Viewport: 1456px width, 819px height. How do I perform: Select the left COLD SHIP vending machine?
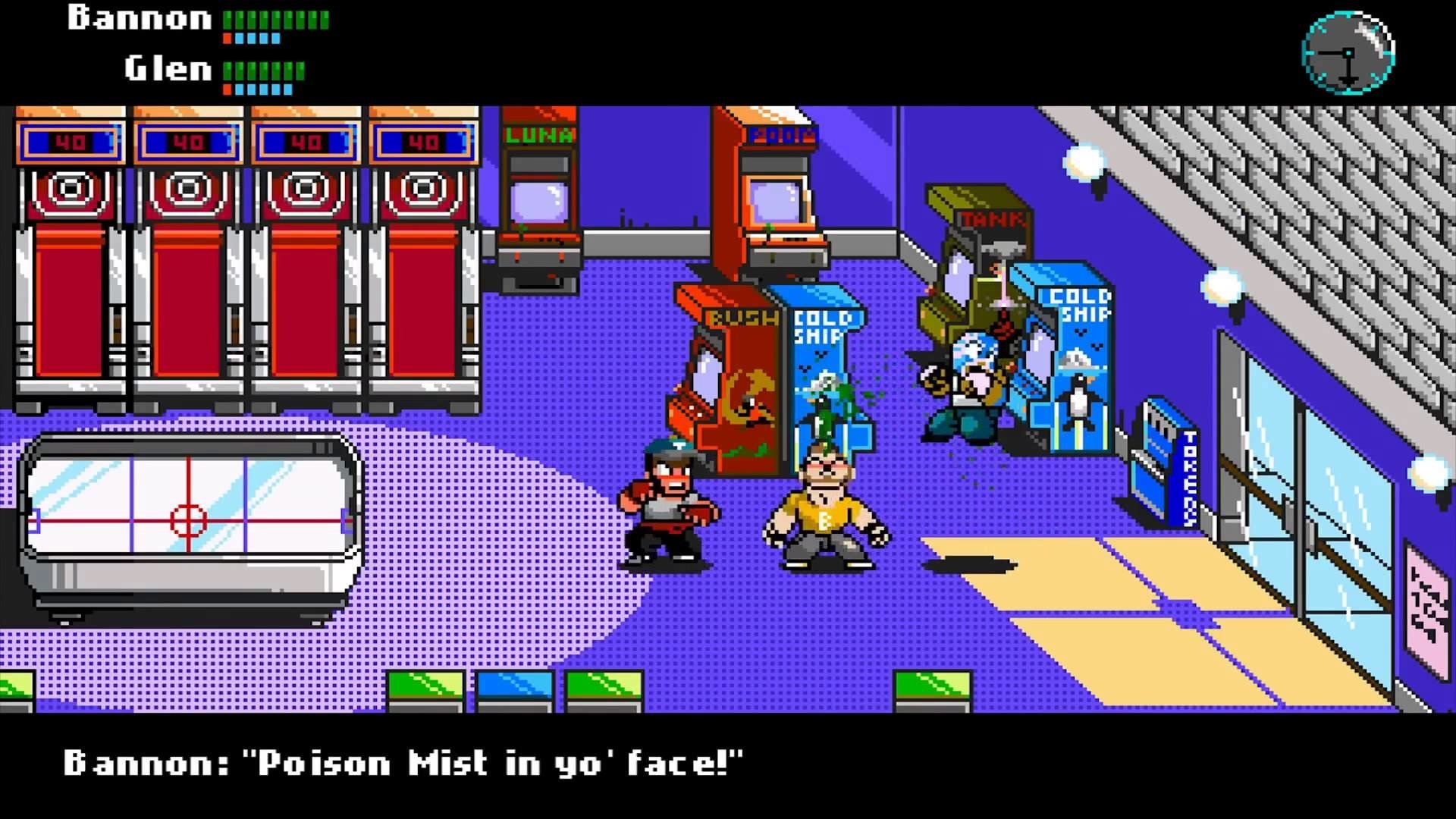point(823,356)
